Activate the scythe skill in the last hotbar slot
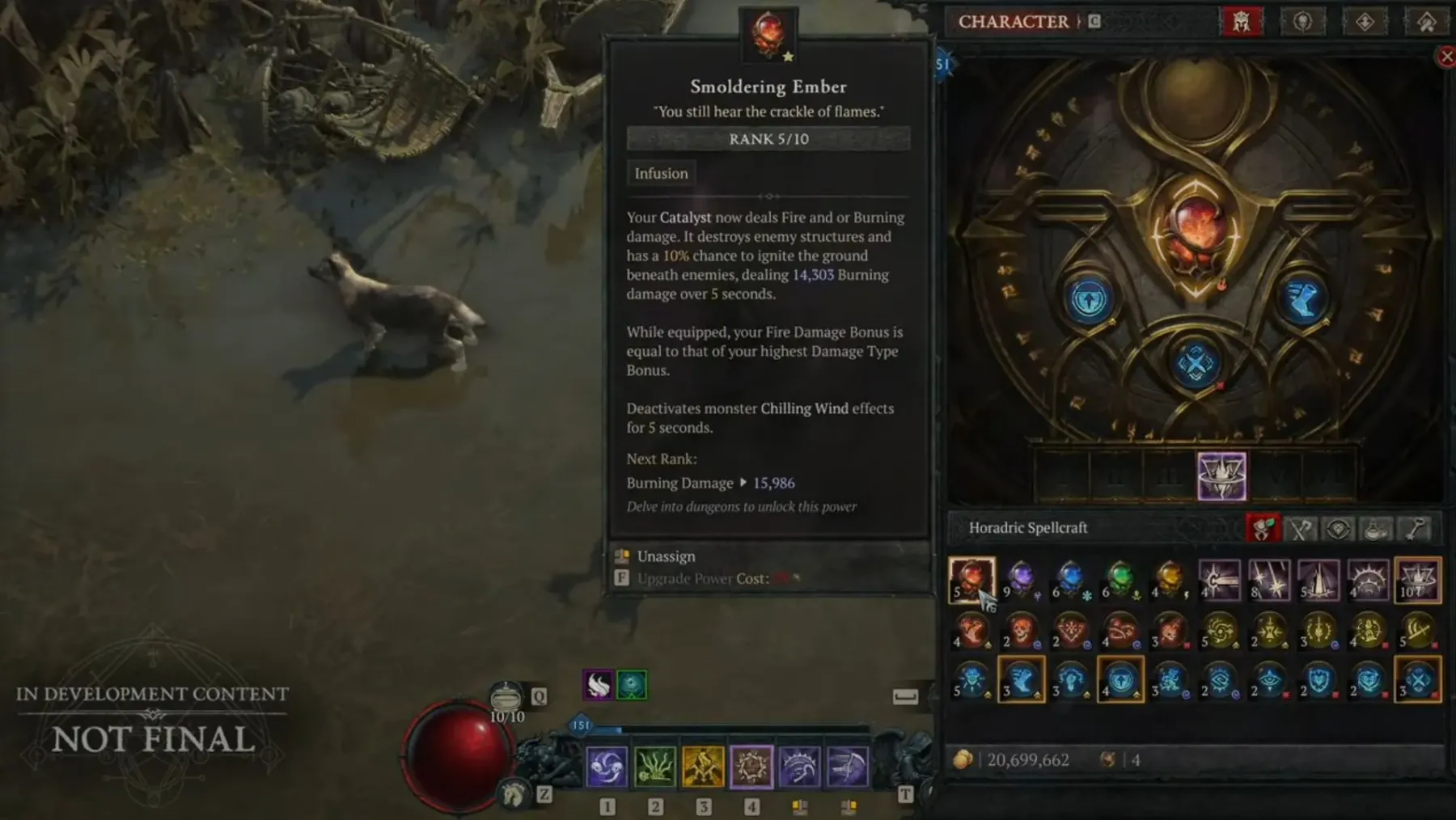This screenshot has height=820, width=1456. [847, 767]
